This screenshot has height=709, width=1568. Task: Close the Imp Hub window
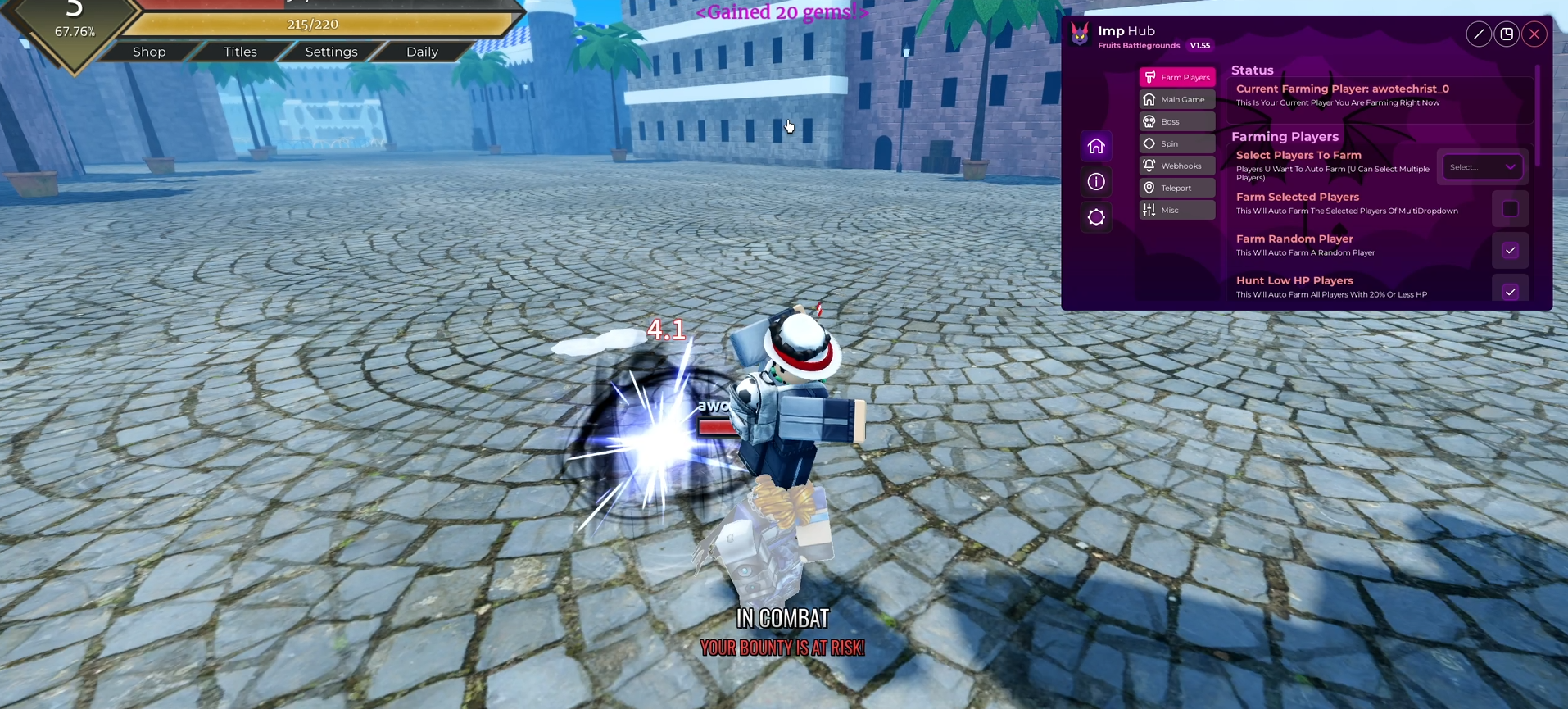[1534, 34]
